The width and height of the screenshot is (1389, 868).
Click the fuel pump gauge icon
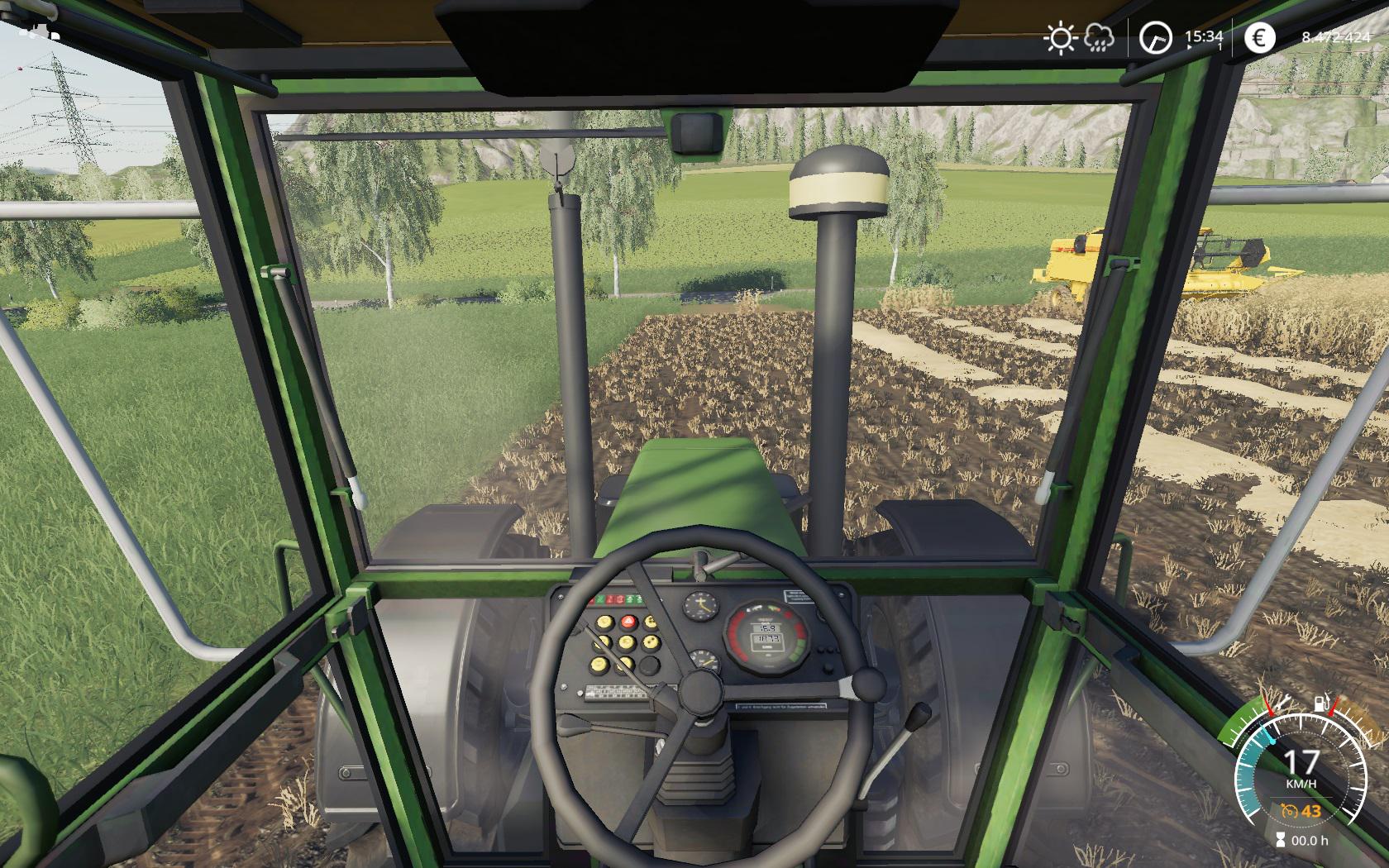pos(1321,705)
